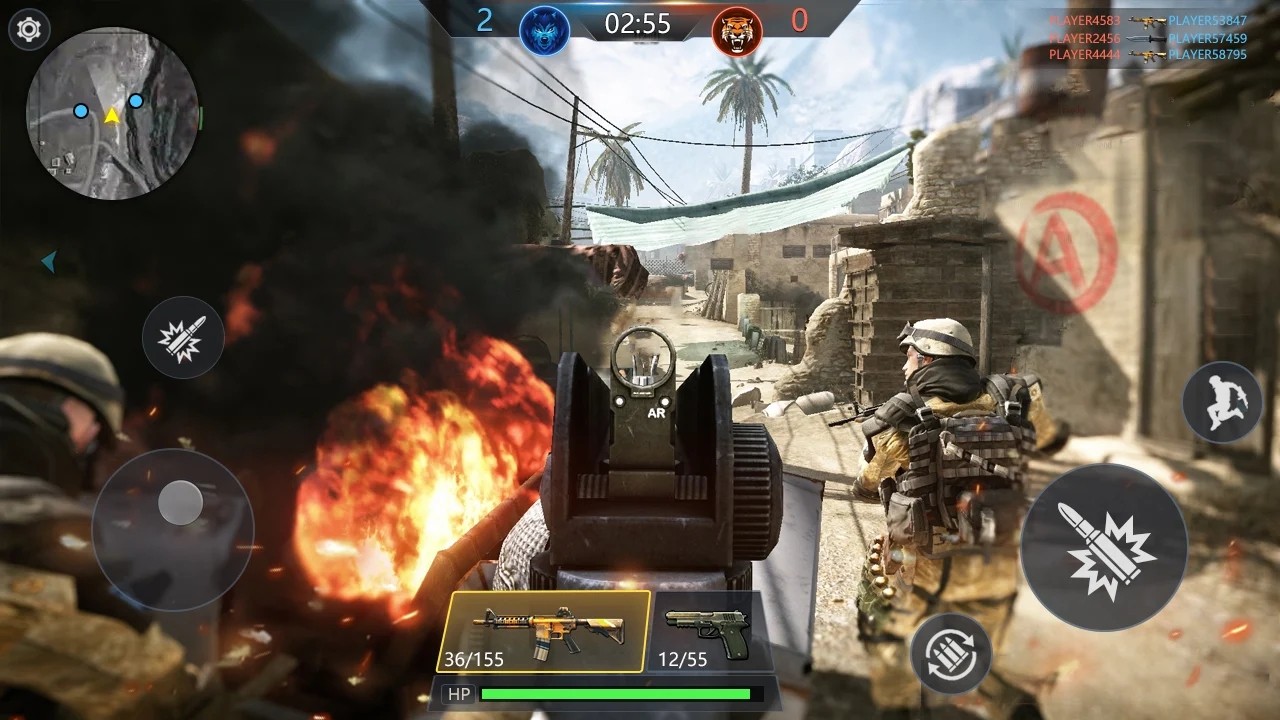This screenshot has width=1280, height=720.
Task: Tap the match timer showing 02:55
Action: click(640, 24)
